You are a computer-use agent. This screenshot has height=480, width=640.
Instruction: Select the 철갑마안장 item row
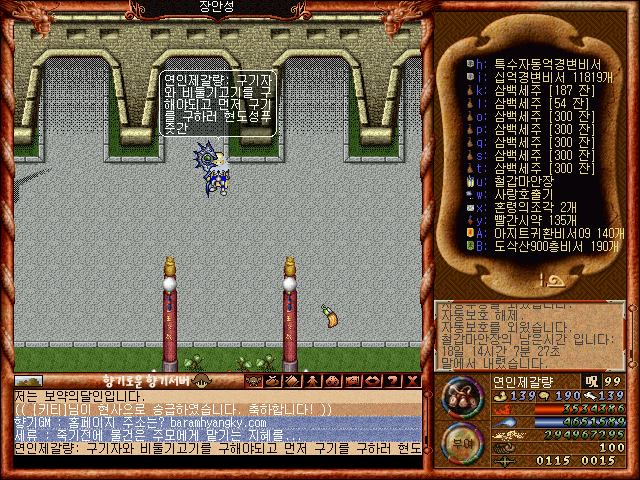pos(520,181)
